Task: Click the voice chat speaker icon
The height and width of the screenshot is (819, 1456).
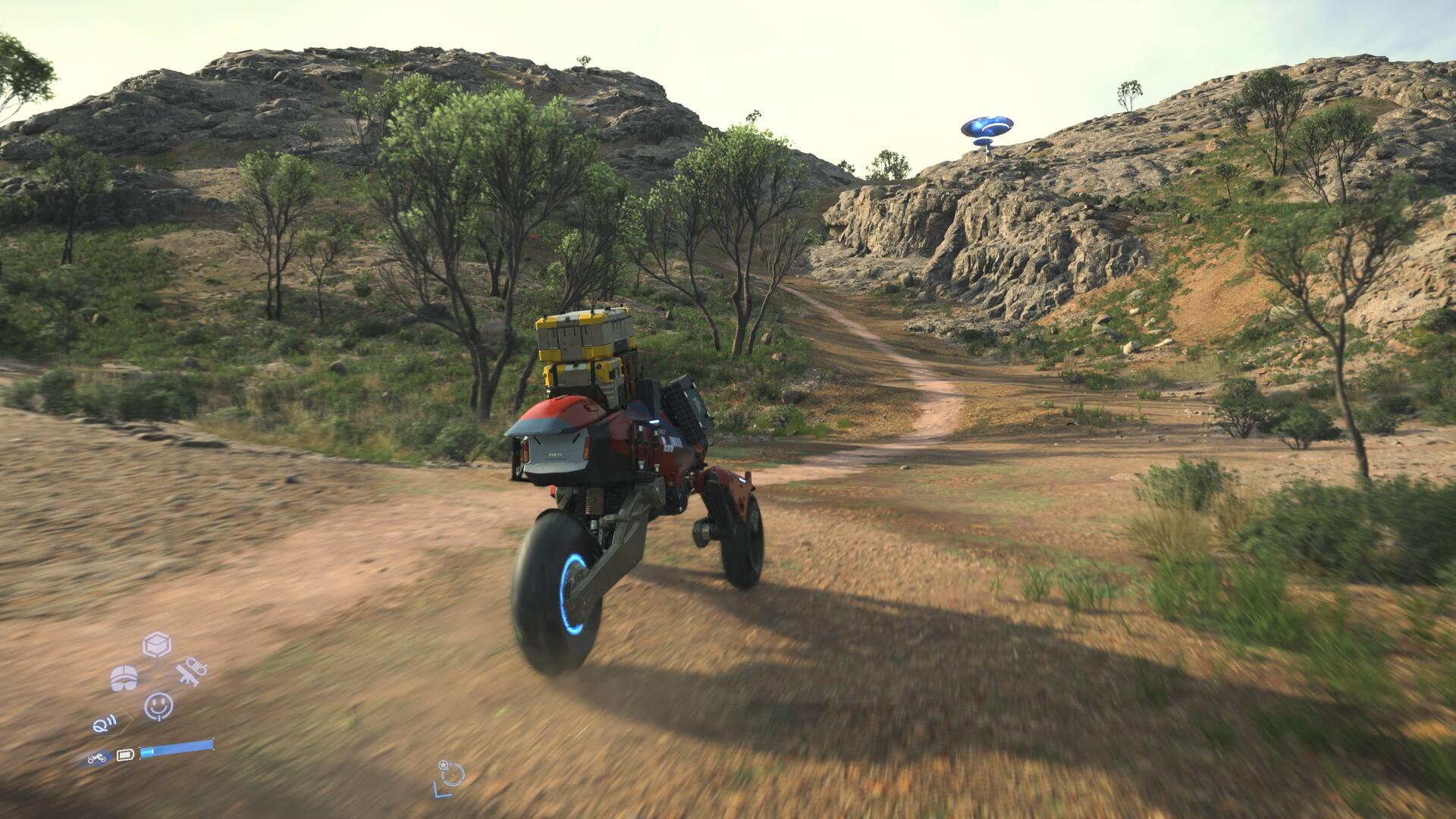Action: coord(104,724)
